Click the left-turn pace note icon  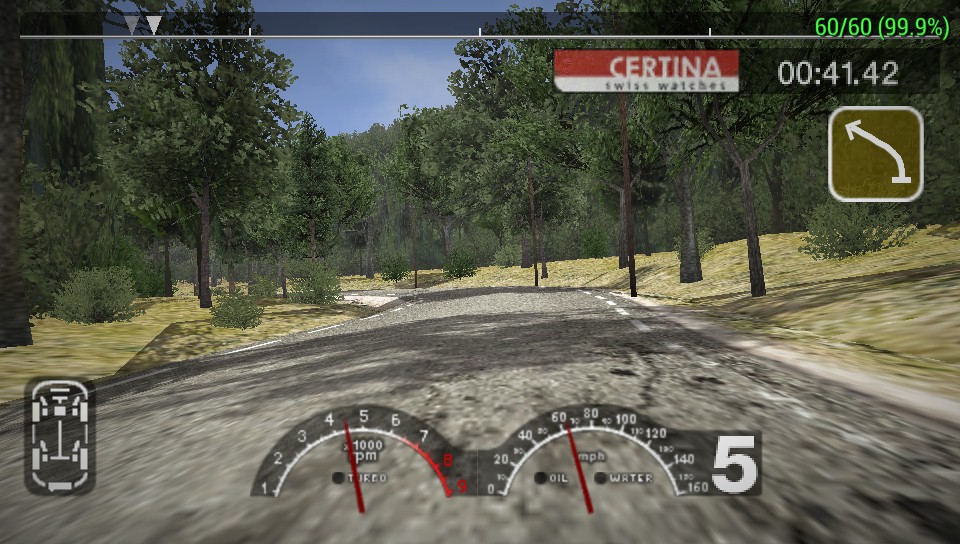[x=875, y=153]
